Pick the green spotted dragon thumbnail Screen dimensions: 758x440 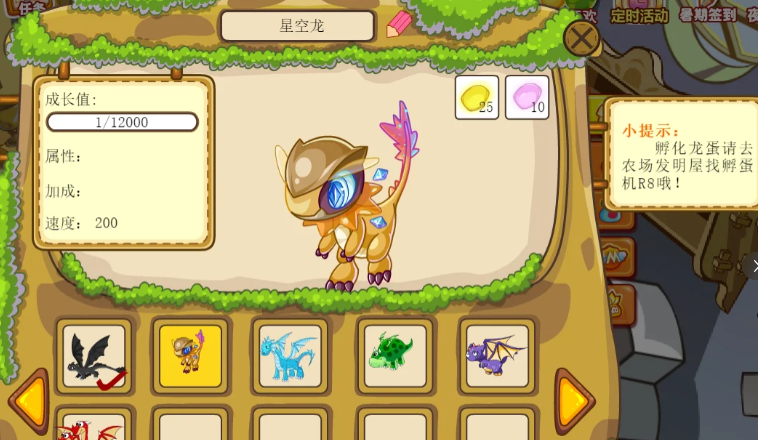coord(395,356)
